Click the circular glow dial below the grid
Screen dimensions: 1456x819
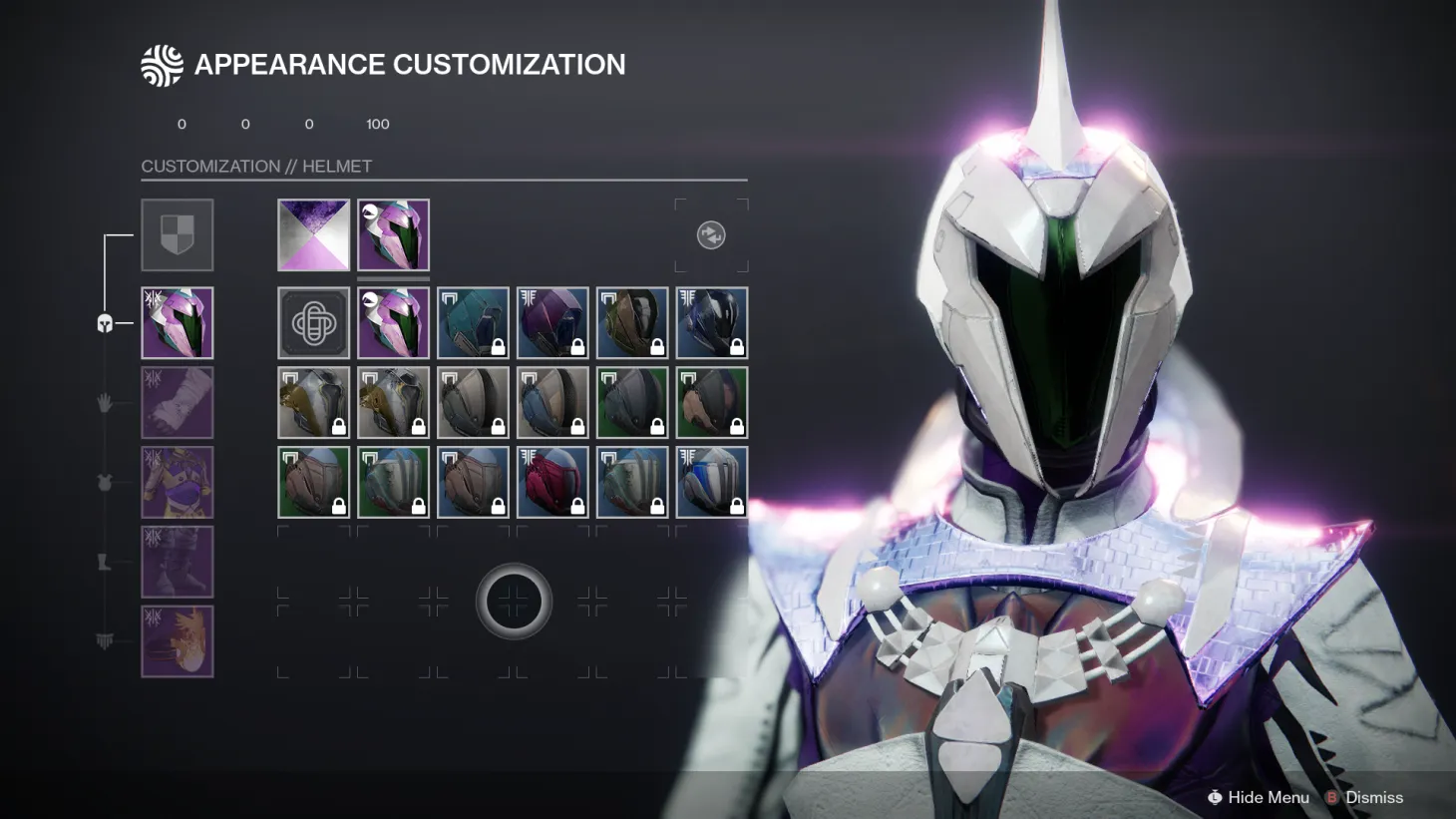513,601
